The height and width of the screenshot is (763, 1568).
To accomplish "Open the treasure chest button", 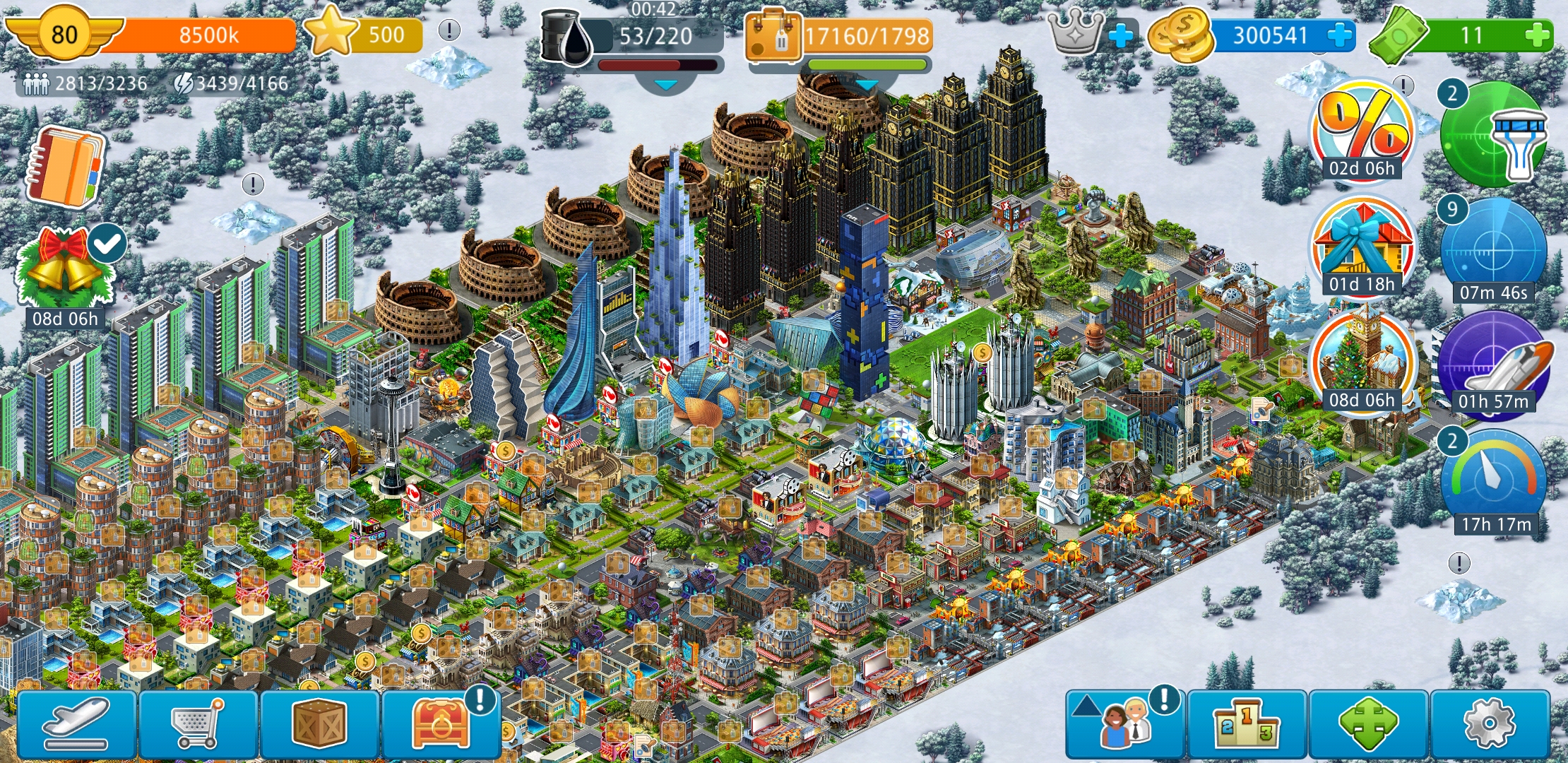I will (441, 725).
